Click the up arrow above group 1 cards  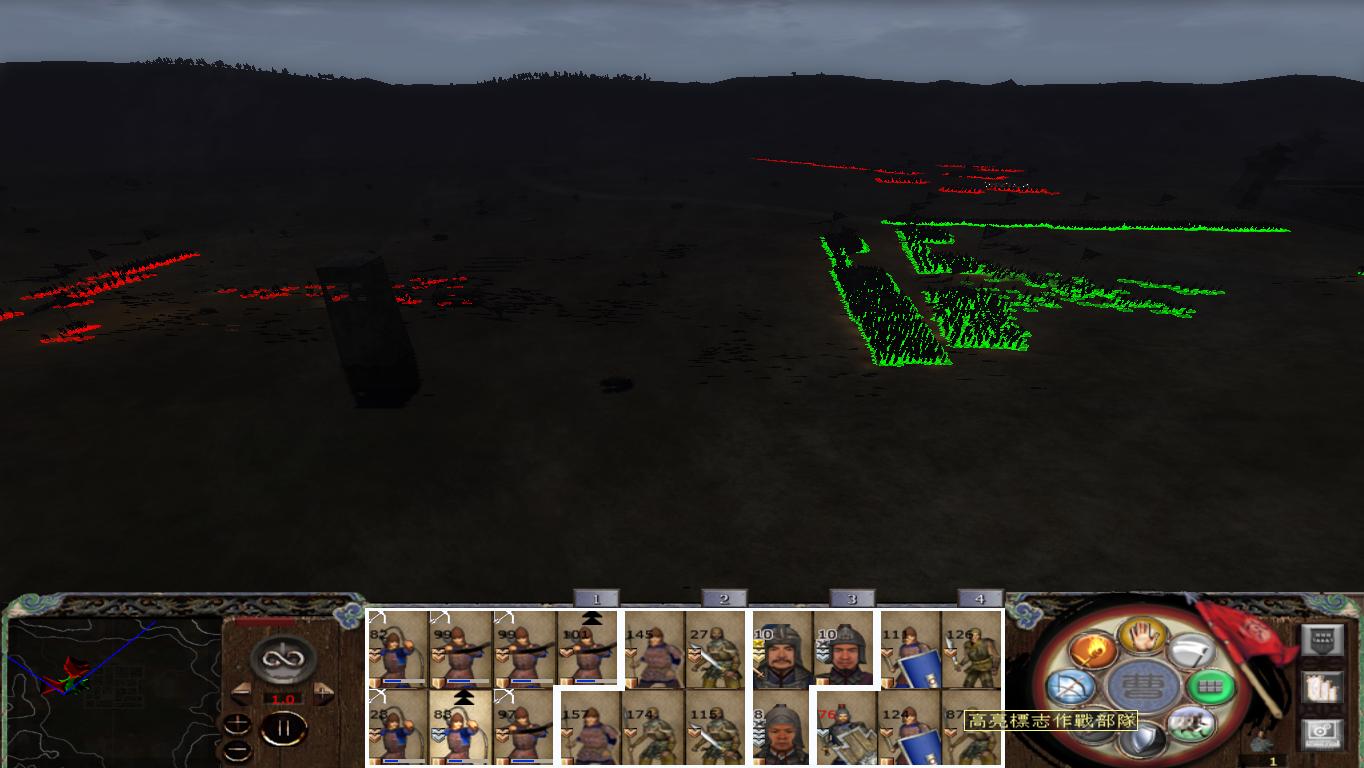point(592,617)
